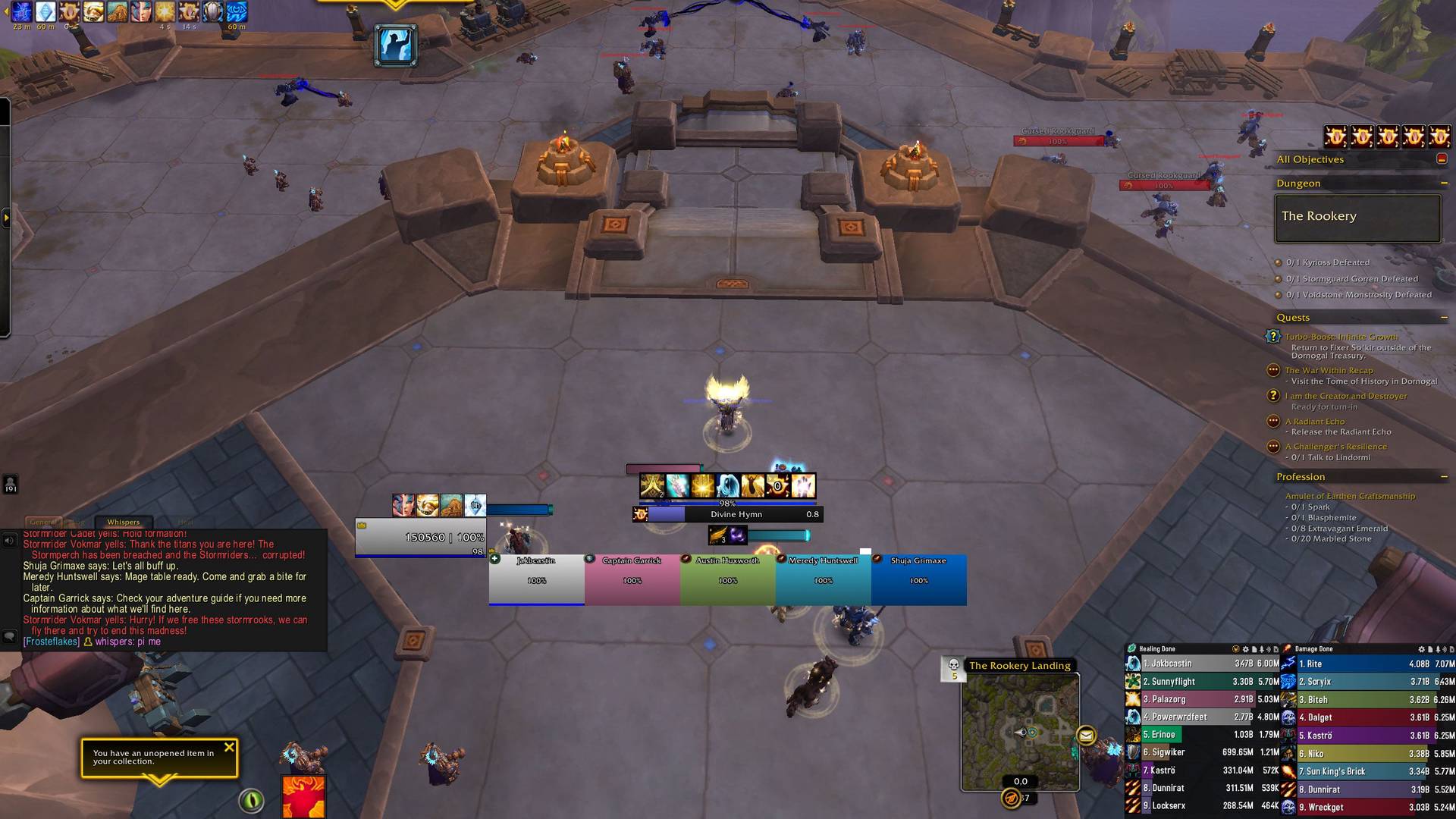Switch to the Whispers chat tab
Viewport: 1456px width, 819px height.
click(124, 522)
